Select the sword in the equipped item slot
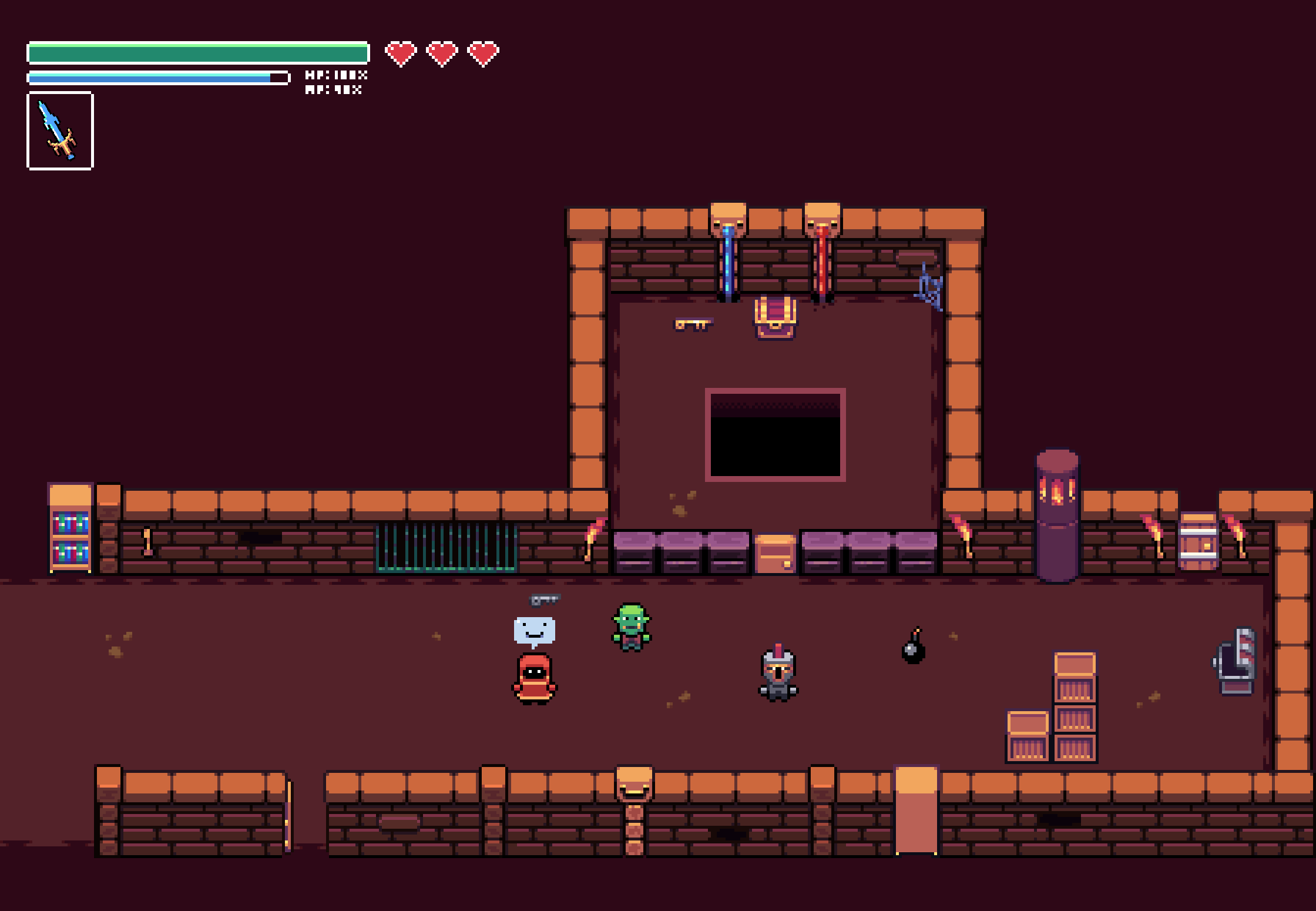Image resolution: width=1316 pixels, height=911 pixels. tap(59, 130)
